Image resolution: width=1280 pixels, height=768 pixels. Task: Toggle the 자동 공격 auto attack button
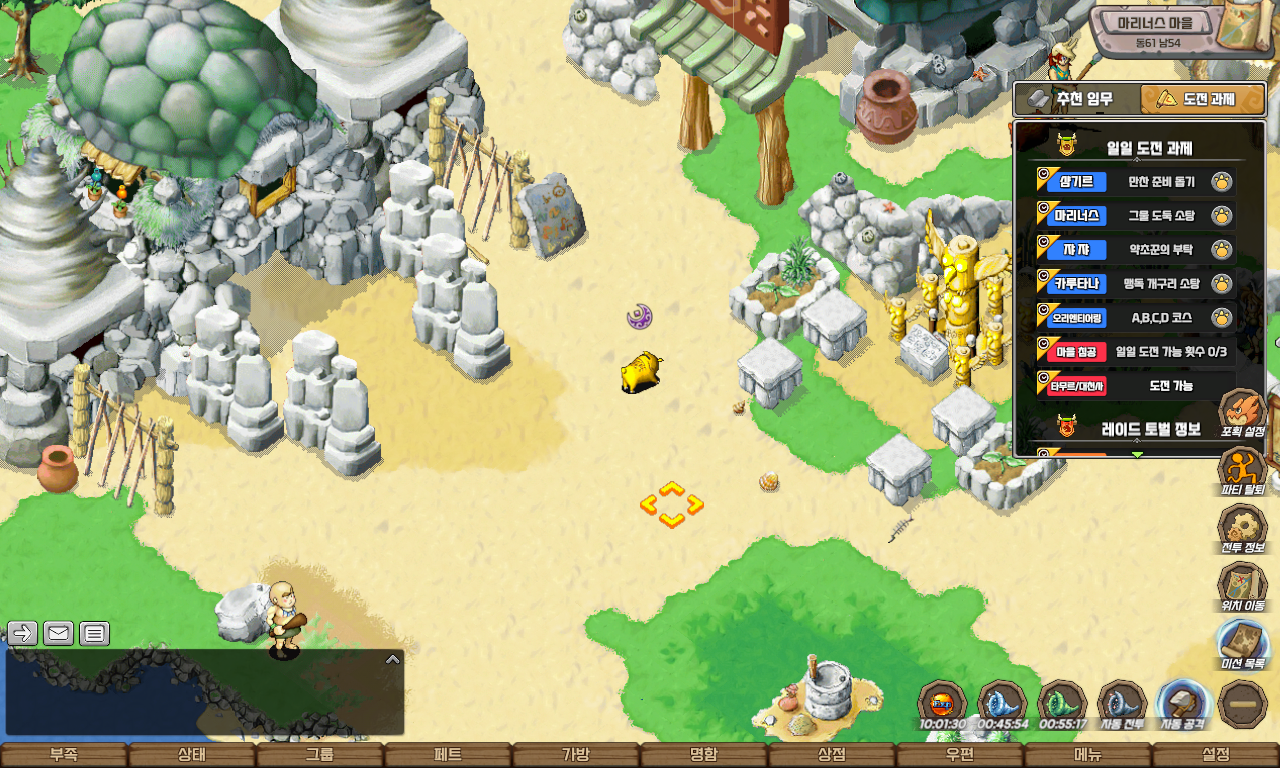pyautogui.click(x=1182, y=704)
